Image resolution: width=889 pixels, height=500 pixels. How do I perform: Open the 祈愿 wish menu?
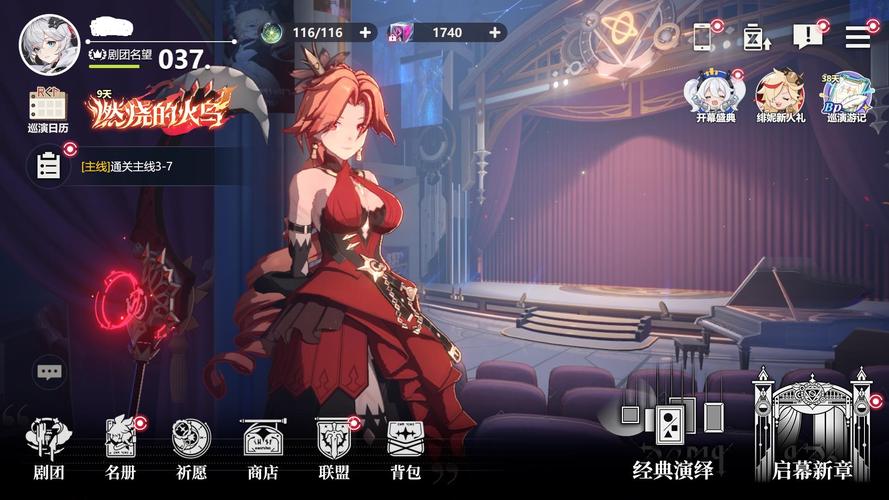click(191, 448)
